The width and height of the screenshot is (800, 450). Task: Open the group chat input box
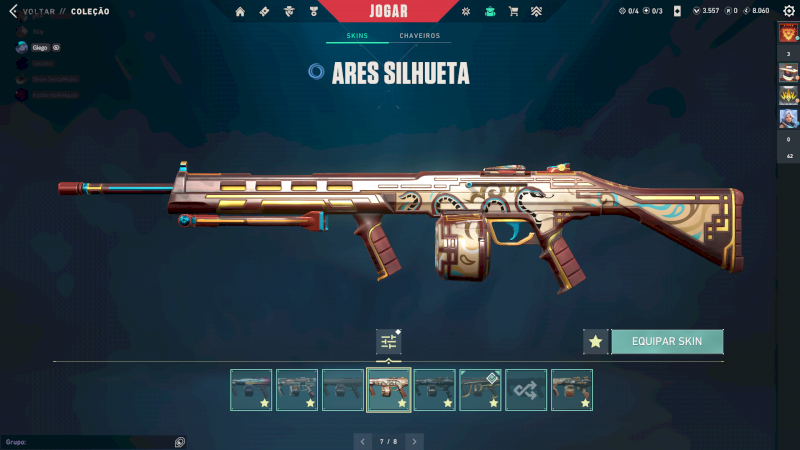[90, 441]
